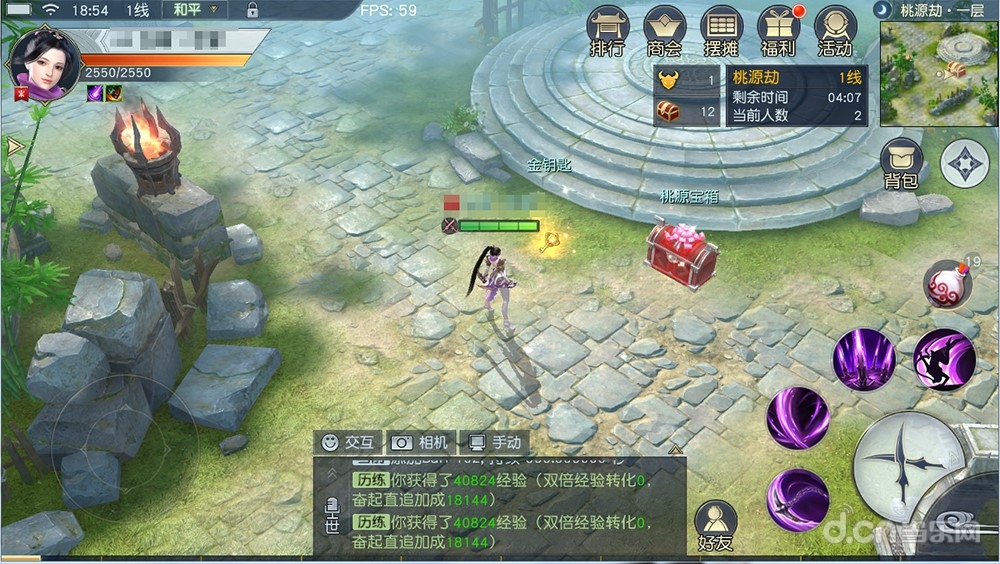The image size is (1000, 564).
Task: Pick up the 金钥匙 golden key
Action: [550, 241]
